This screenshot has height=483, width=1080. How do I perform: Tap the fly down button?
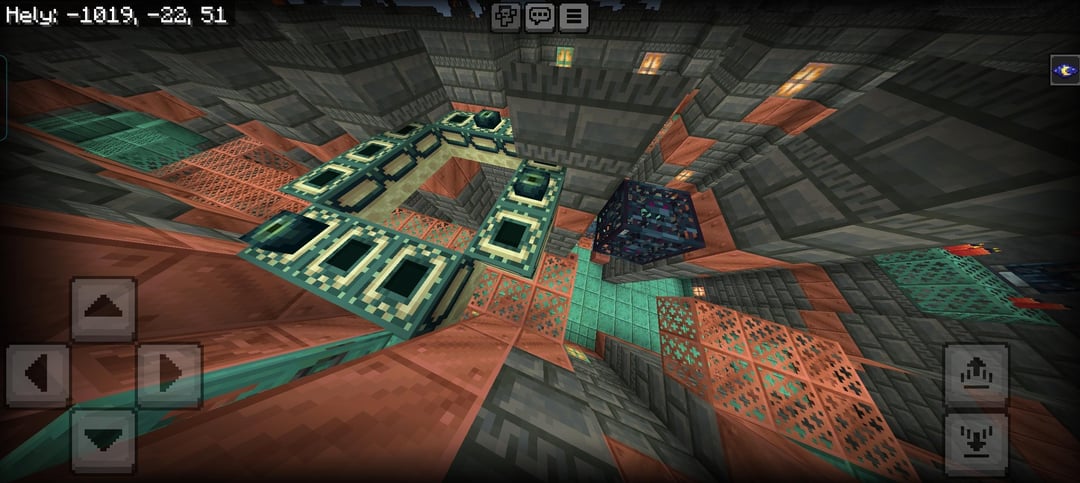click(x=976, y=440)
